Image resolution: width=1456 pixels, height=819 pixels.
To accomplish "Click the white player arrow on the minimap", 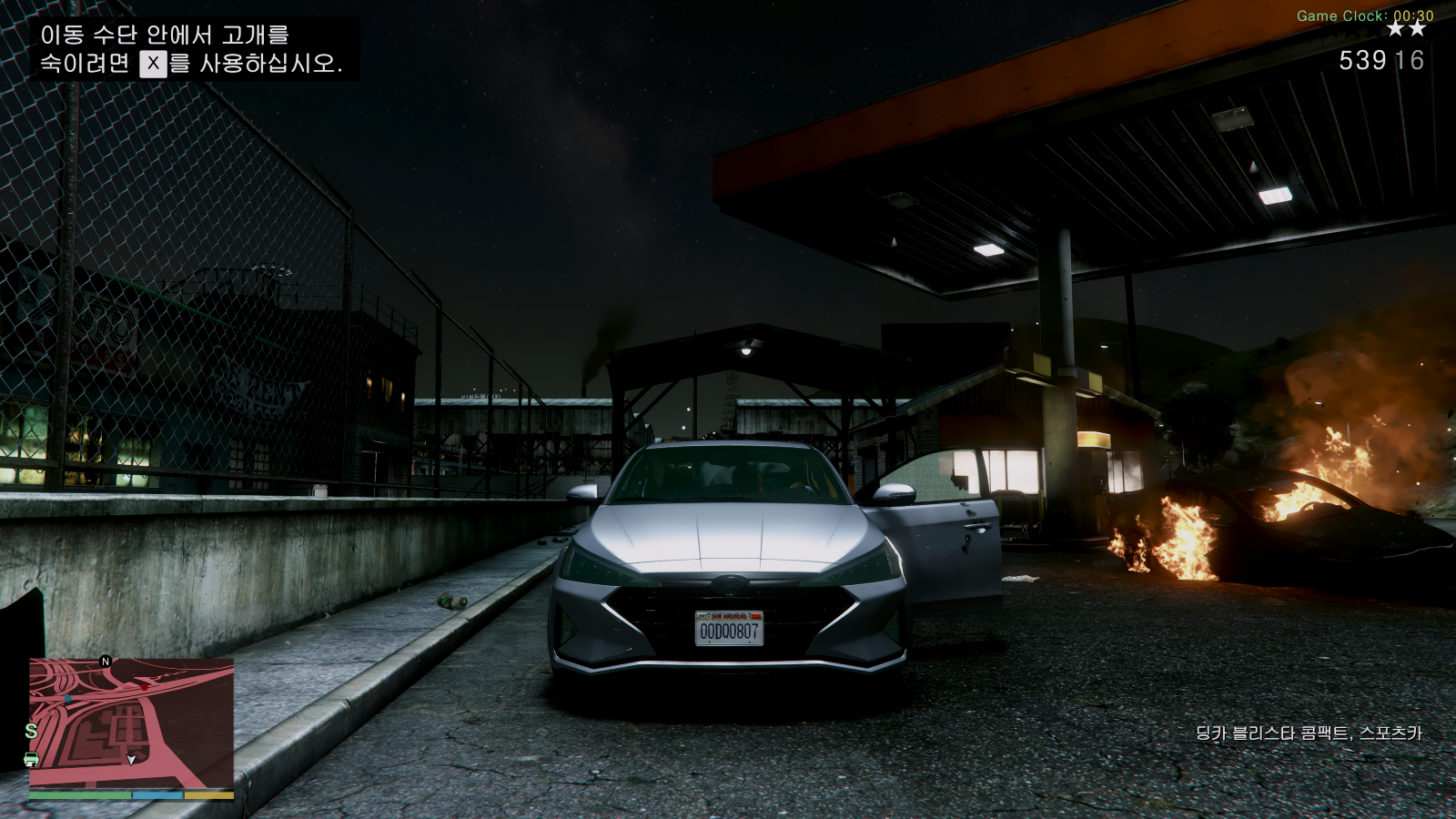I will [x=131, y=761].
